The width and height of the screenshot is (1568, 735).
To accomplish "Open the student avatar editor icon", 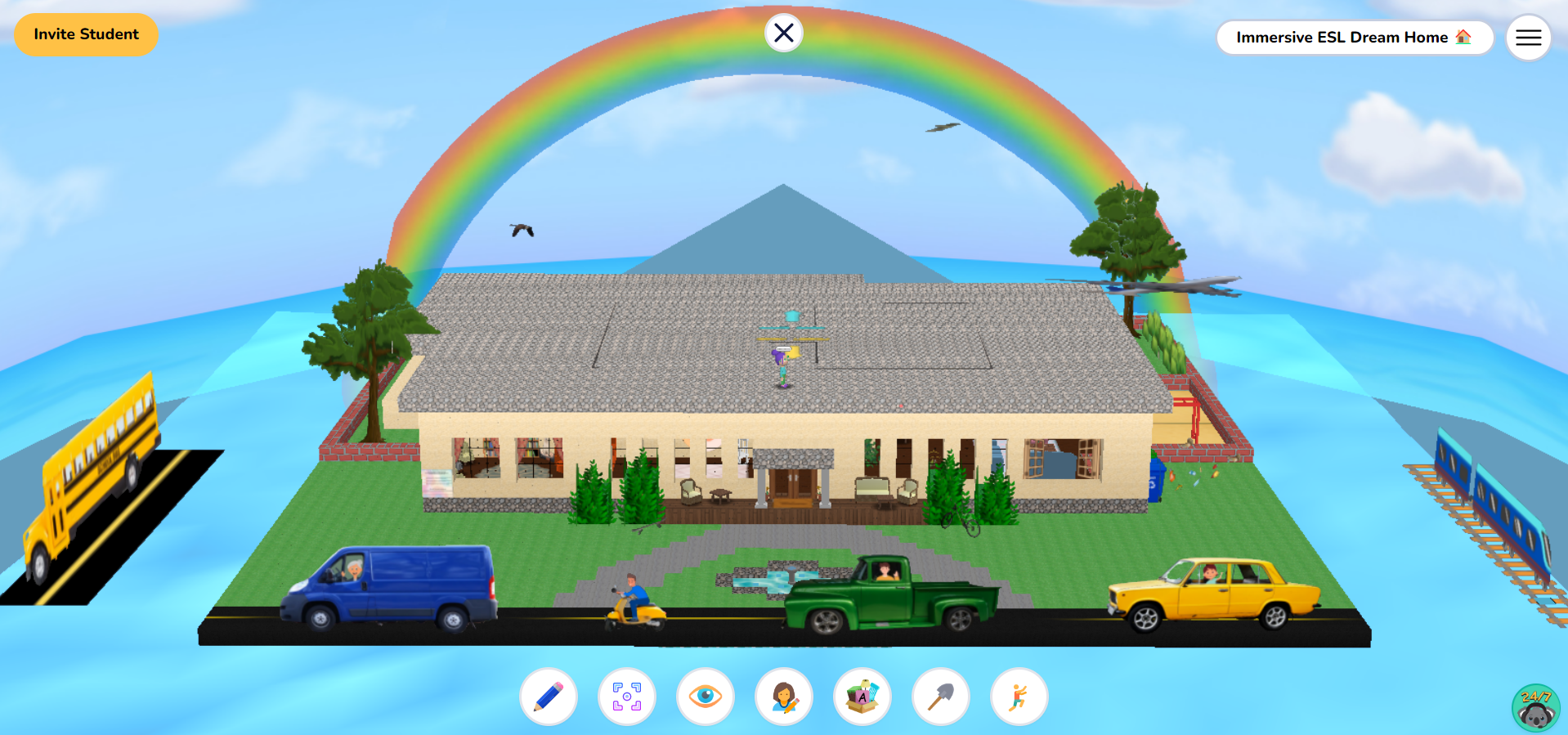I will pos(784,696).
